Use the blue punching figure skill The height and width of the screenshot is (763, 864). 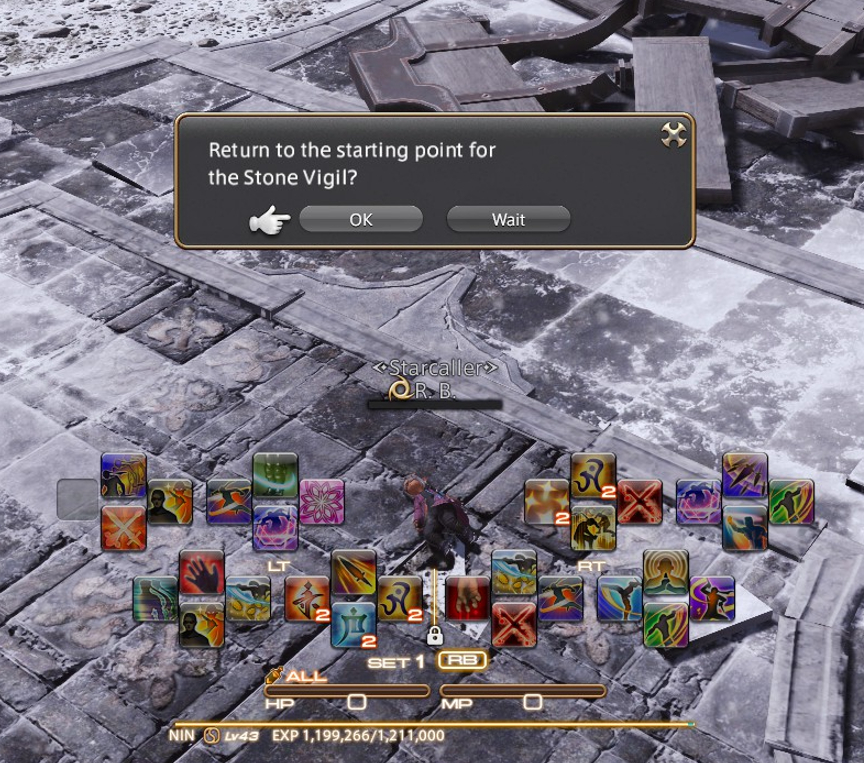745,527
